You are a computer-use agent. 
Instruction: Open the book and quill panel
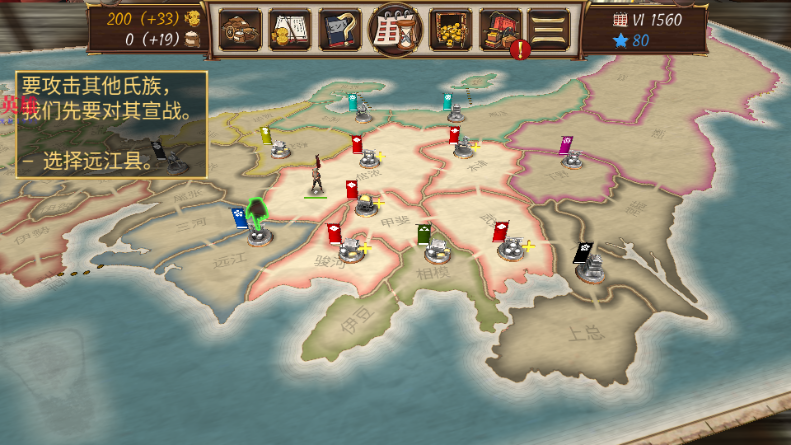click(340, 30)
